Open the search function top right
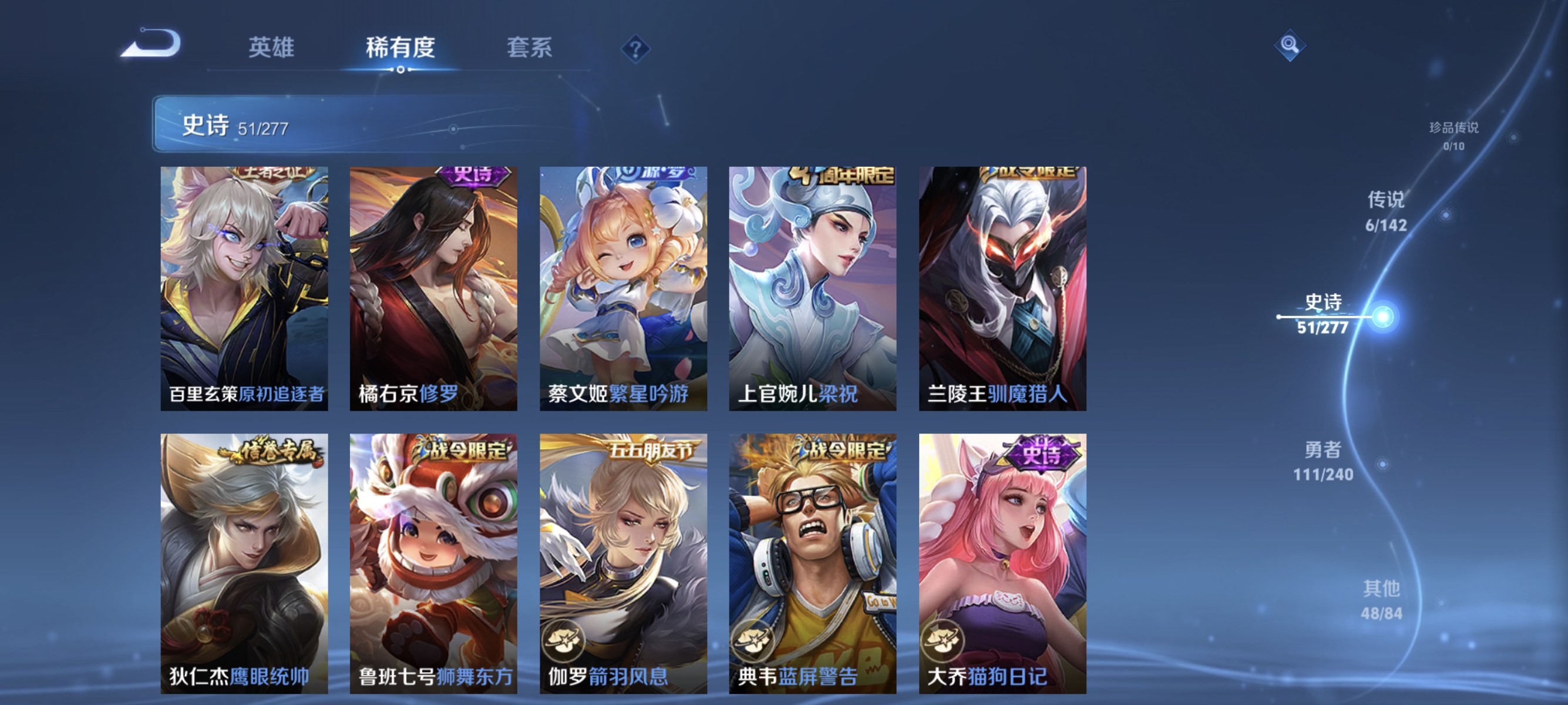This screenshot has width=1568, height=705. coord(1290,46)
